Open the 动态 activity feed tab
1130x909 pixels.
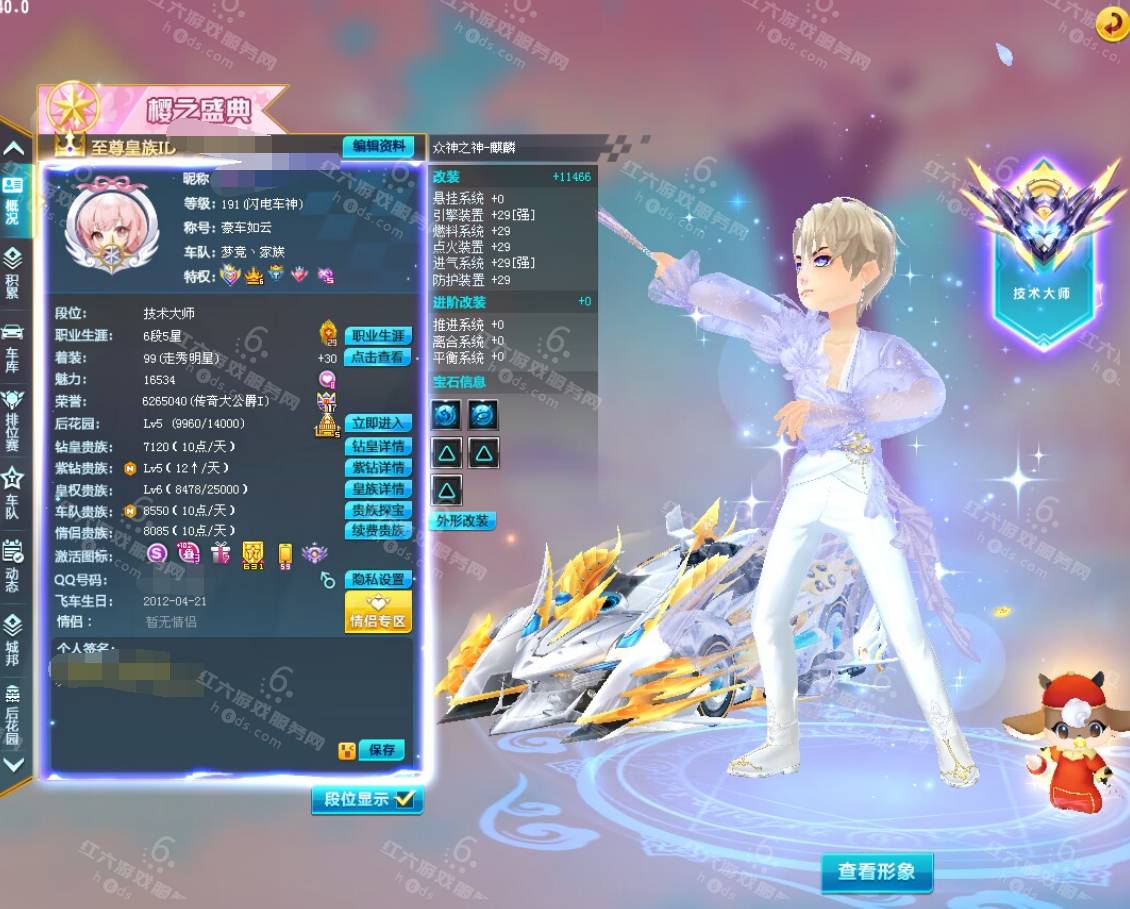[x=12, y=565]
